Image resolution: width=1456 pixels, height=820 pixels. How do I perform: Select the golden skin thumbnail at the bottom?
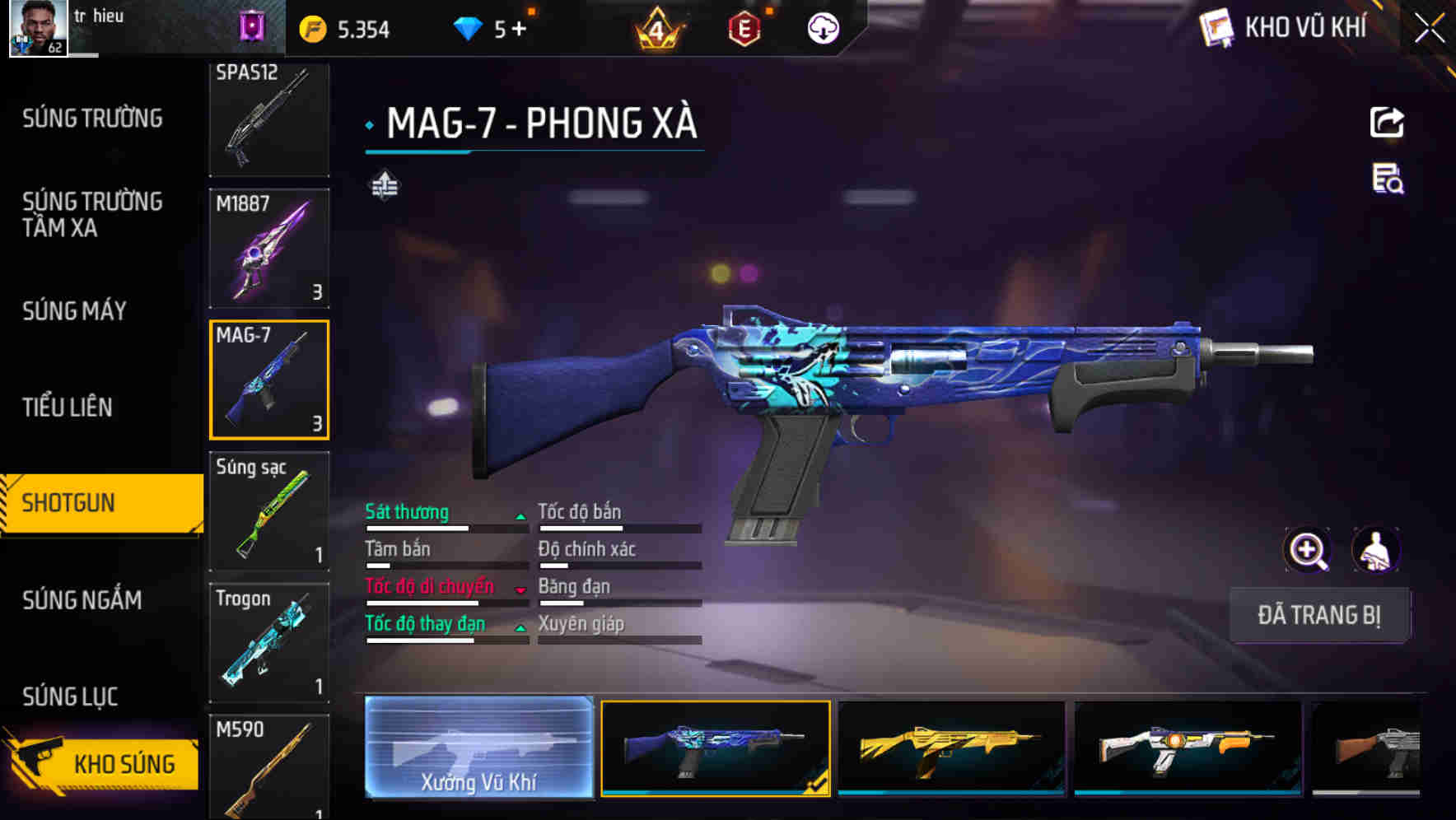tap(951, 749)
